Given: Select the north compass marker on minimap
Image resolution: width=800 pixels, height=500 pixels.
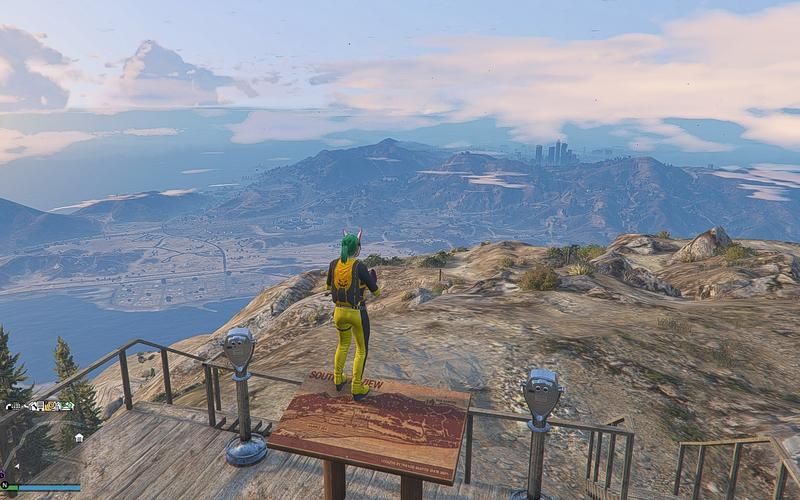Looking at the screenshot, I should click(x=4, y=485).
